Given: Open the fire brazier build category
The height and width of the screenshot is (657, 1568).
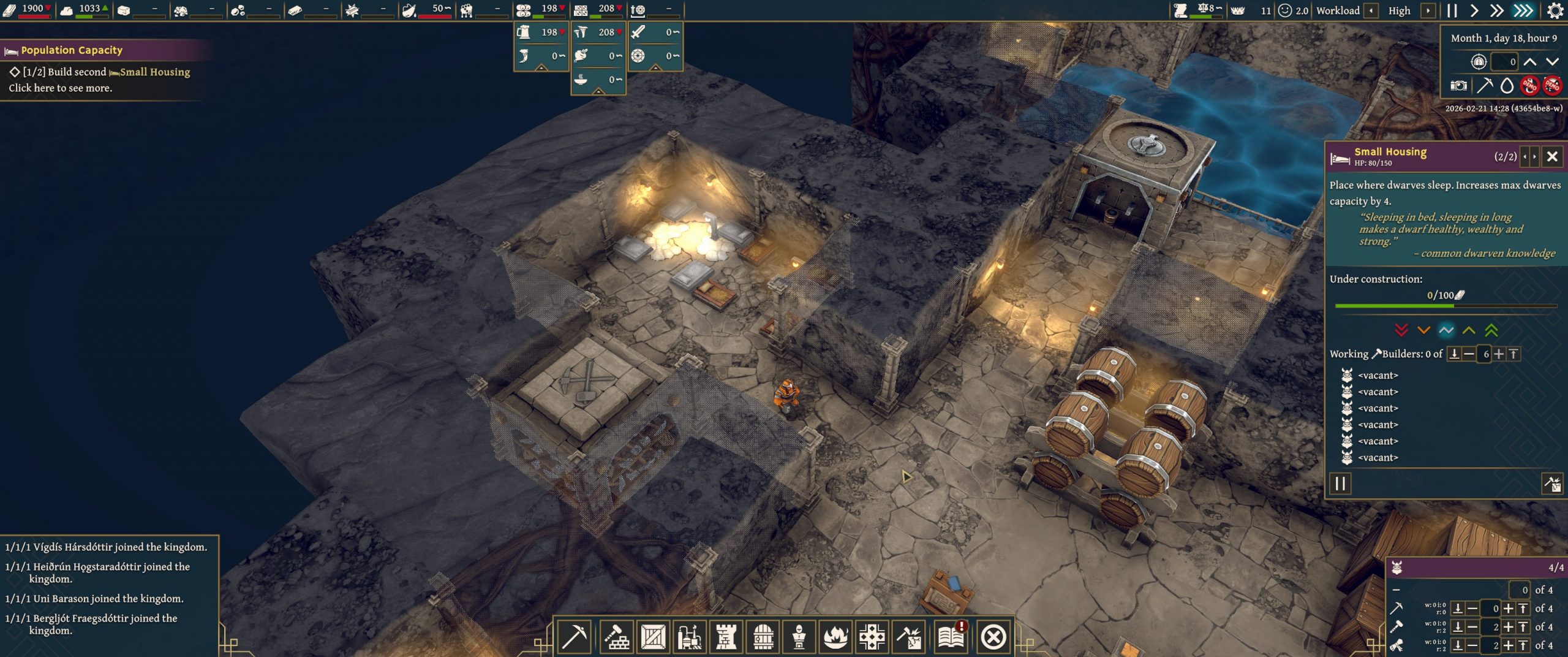Looking at the screenshot, I should click(835, 637).
